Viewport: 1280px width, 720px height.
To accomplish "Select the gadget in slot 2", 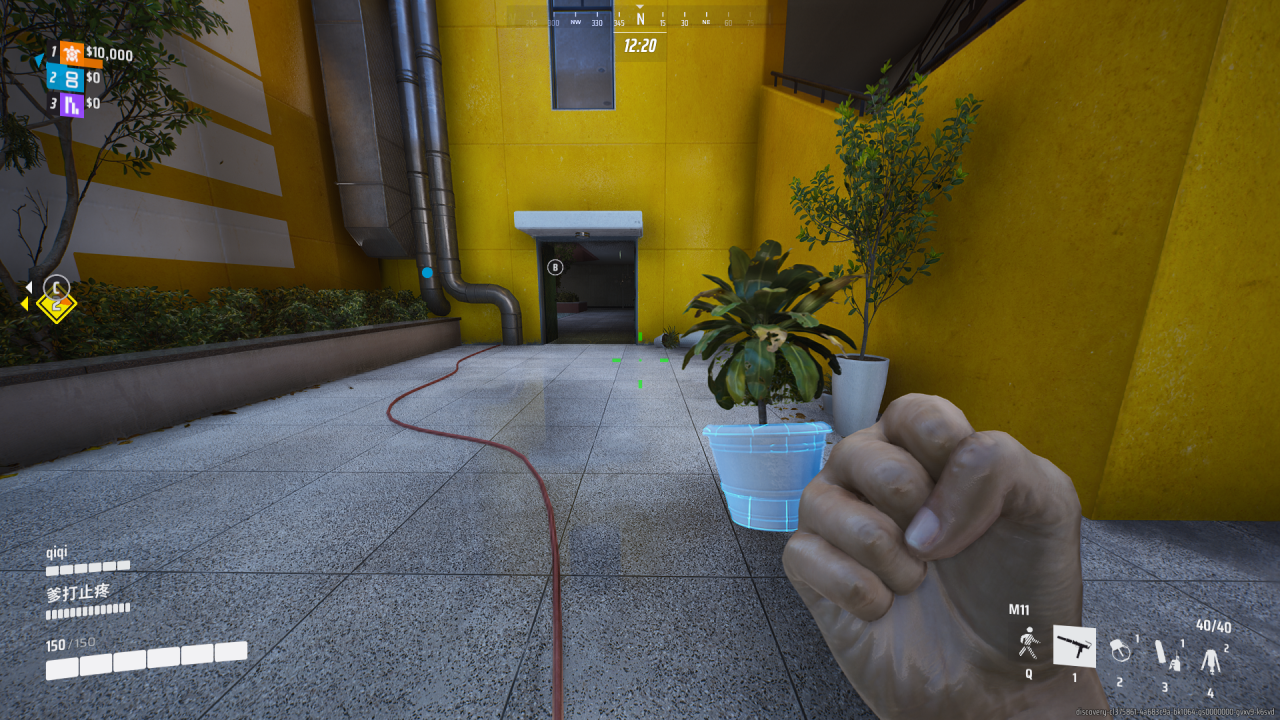I will pyautogui.click(x=1121, y=650).
